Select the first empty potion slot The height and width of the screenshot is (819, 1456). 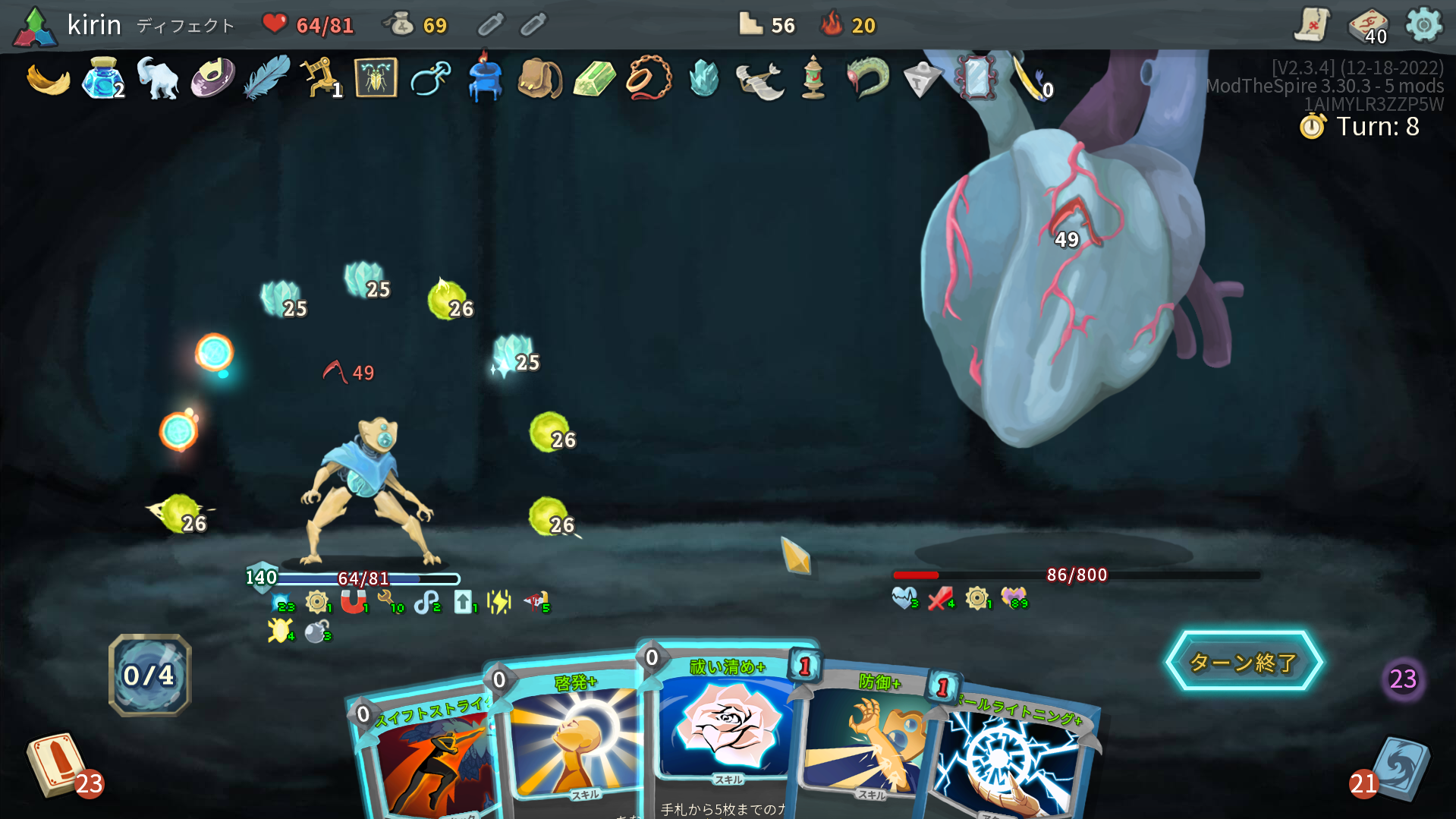(490, 25)
